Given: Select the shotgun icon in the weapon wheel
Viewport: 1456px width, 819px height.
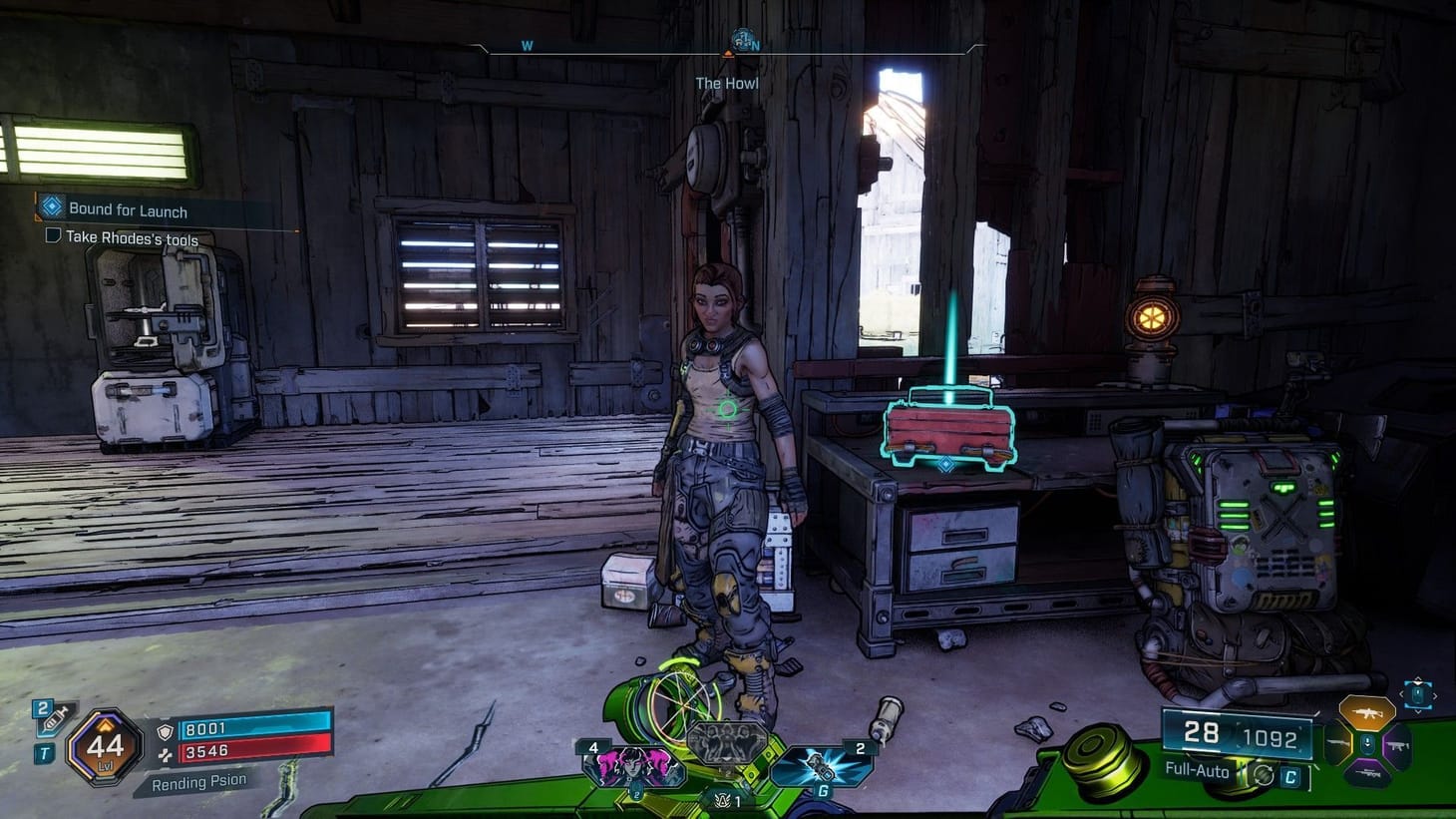Looking at the screenshot, I should [1338, 743].
